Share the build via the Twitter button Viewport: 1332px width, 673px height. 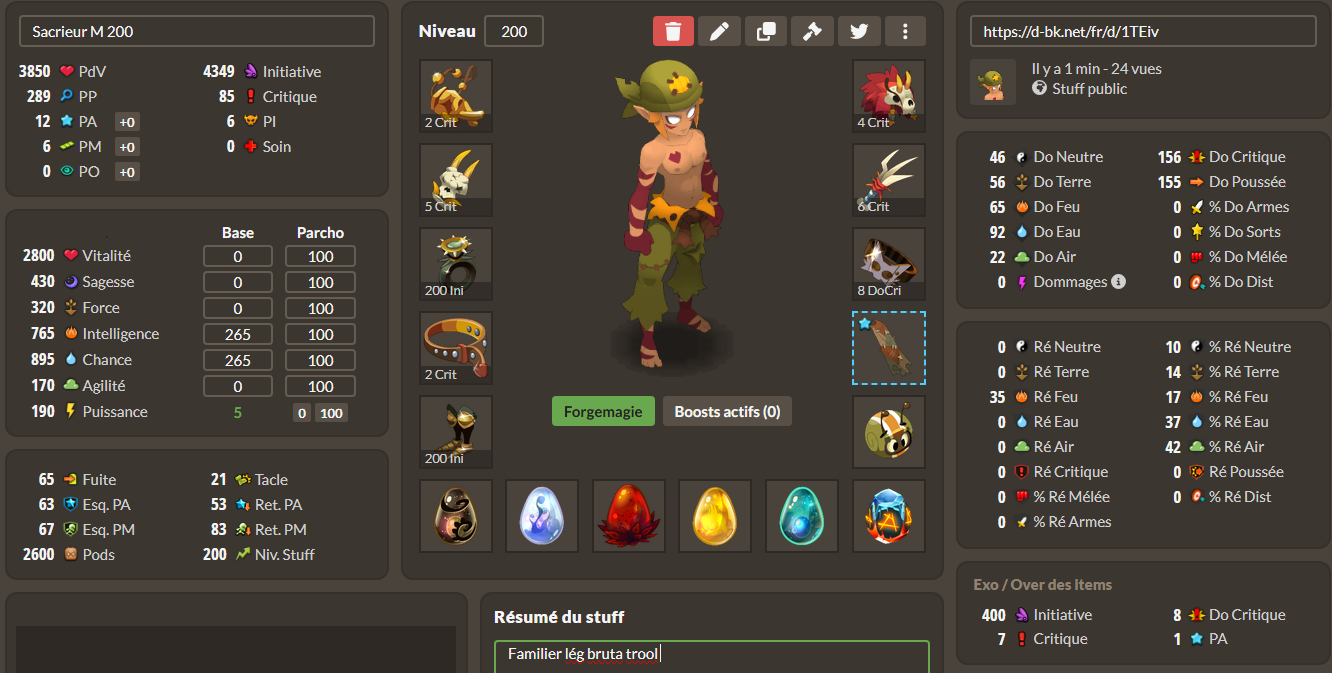coord(859,31)
